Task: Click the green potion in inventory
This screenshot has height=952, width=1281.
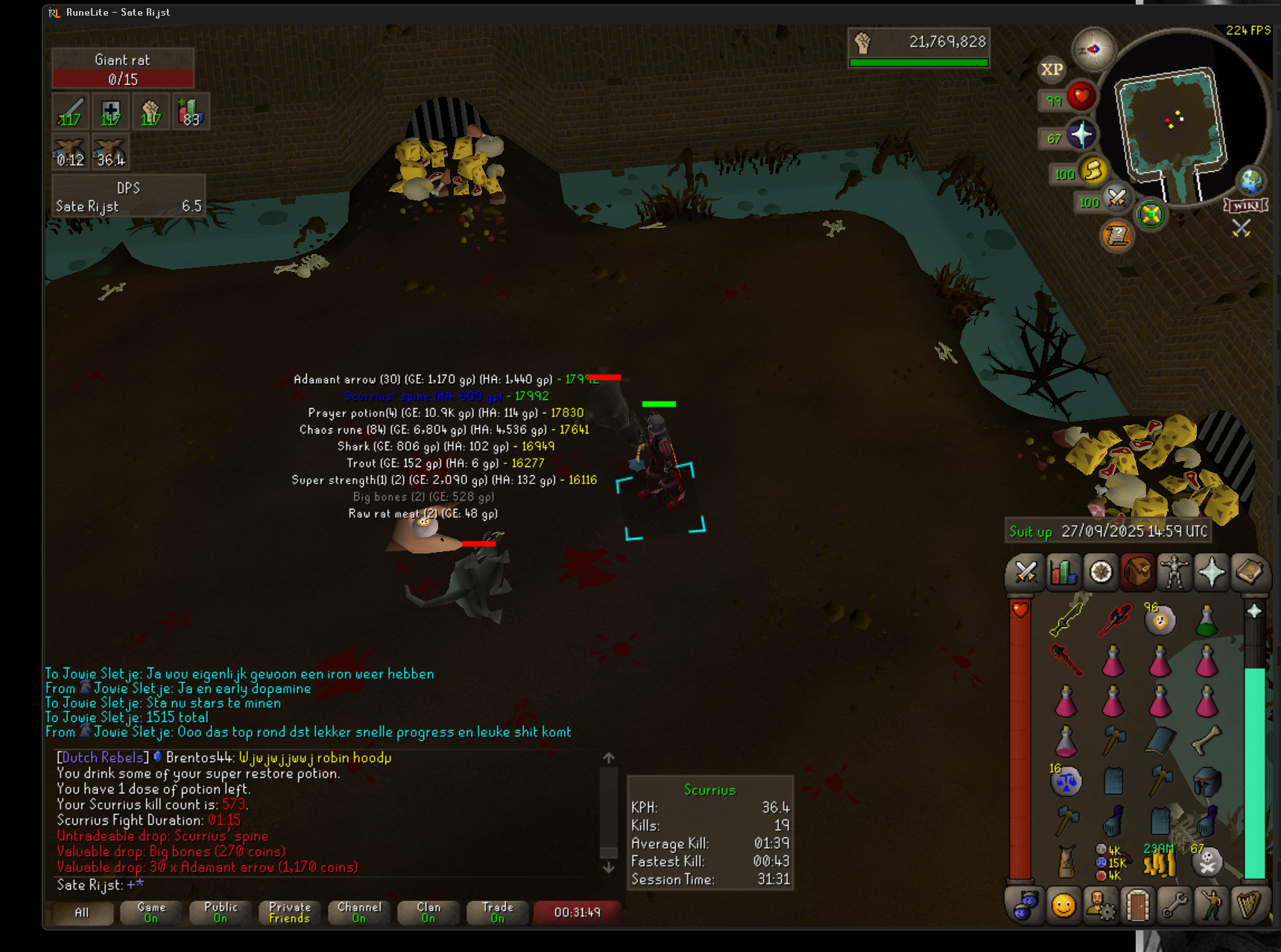Action: pos(1206,621)
